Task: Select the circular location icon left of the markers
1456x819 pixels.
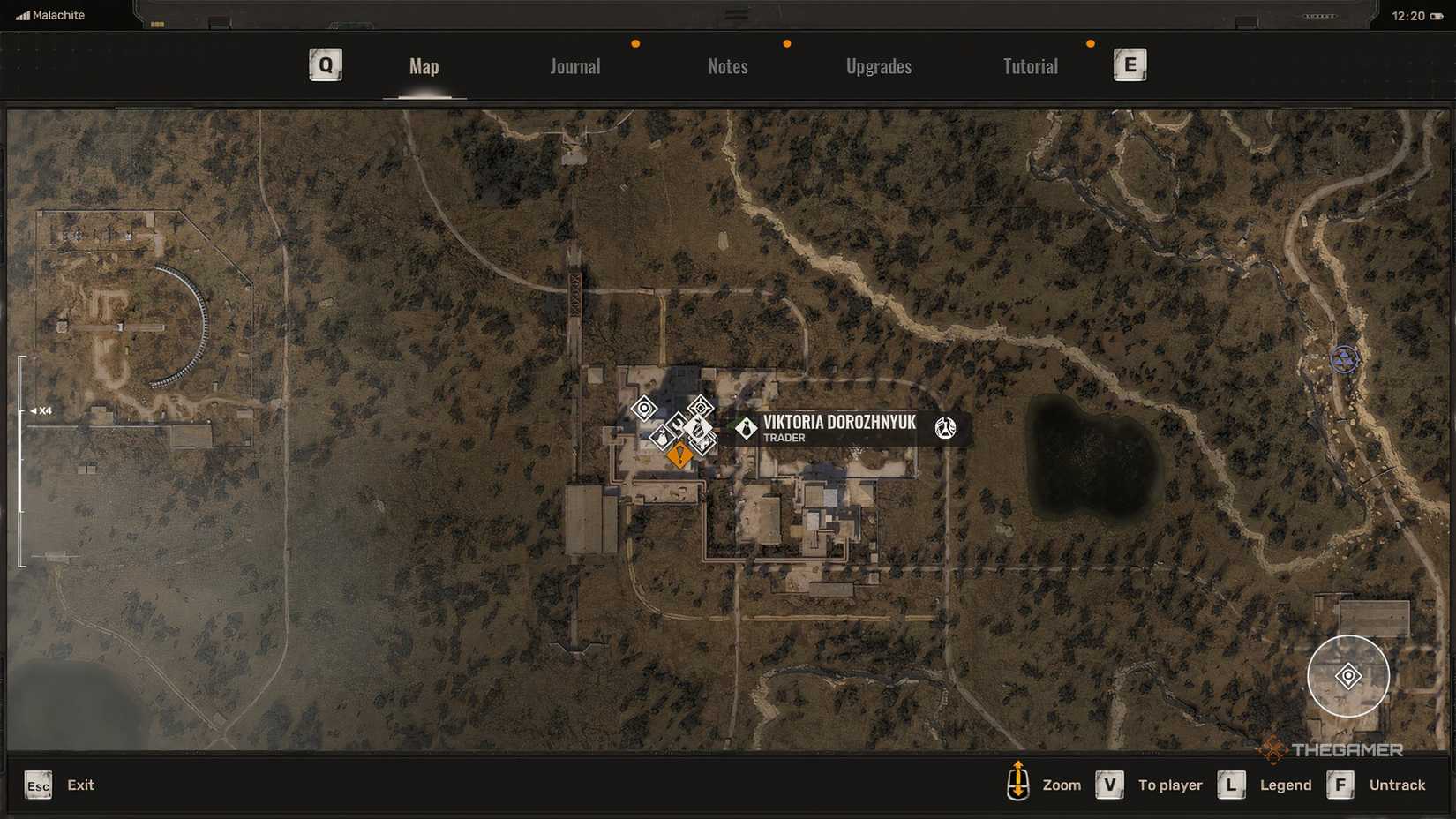Action: 643,408
